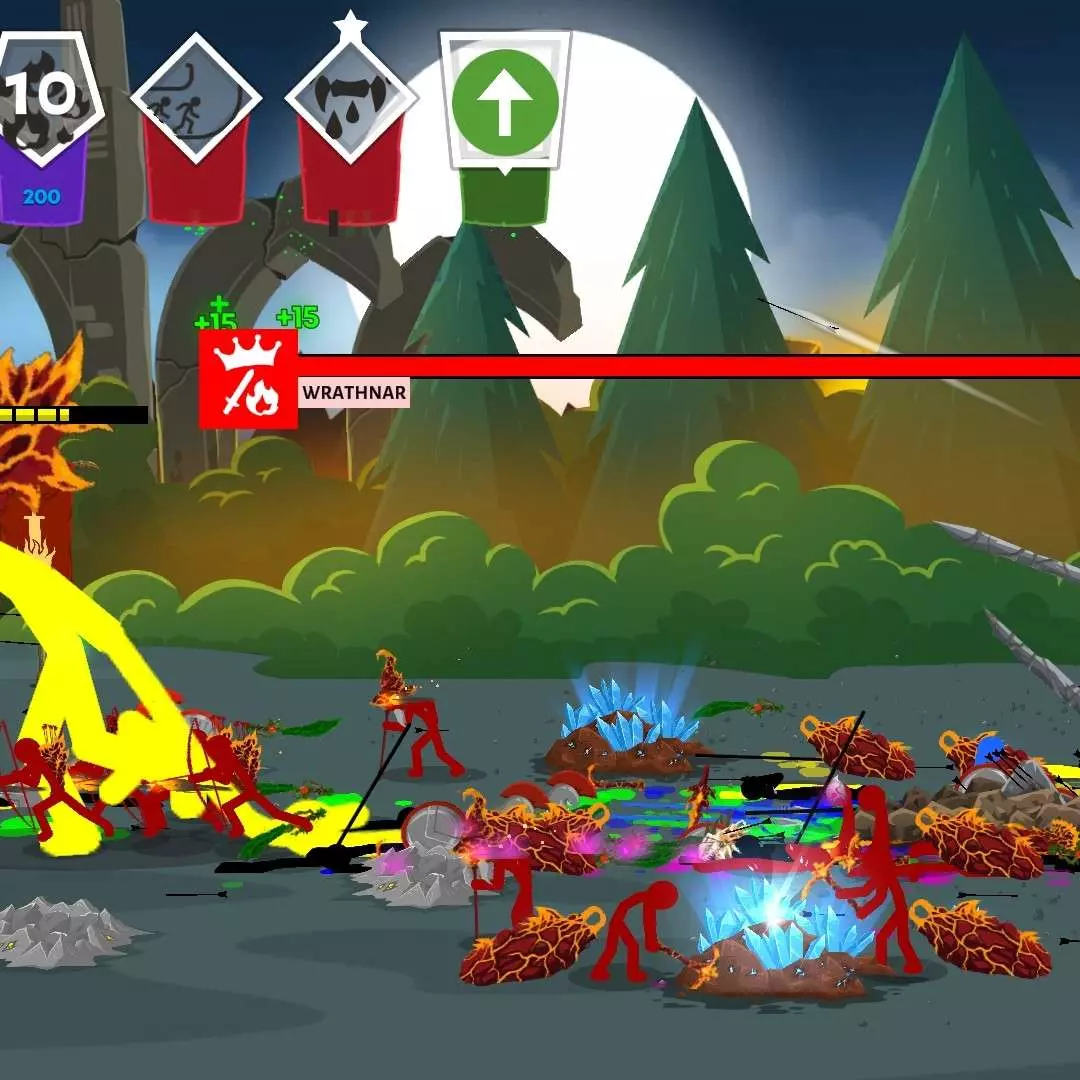Select the Wrathnar crown and sword boss icon

[249, 379]
